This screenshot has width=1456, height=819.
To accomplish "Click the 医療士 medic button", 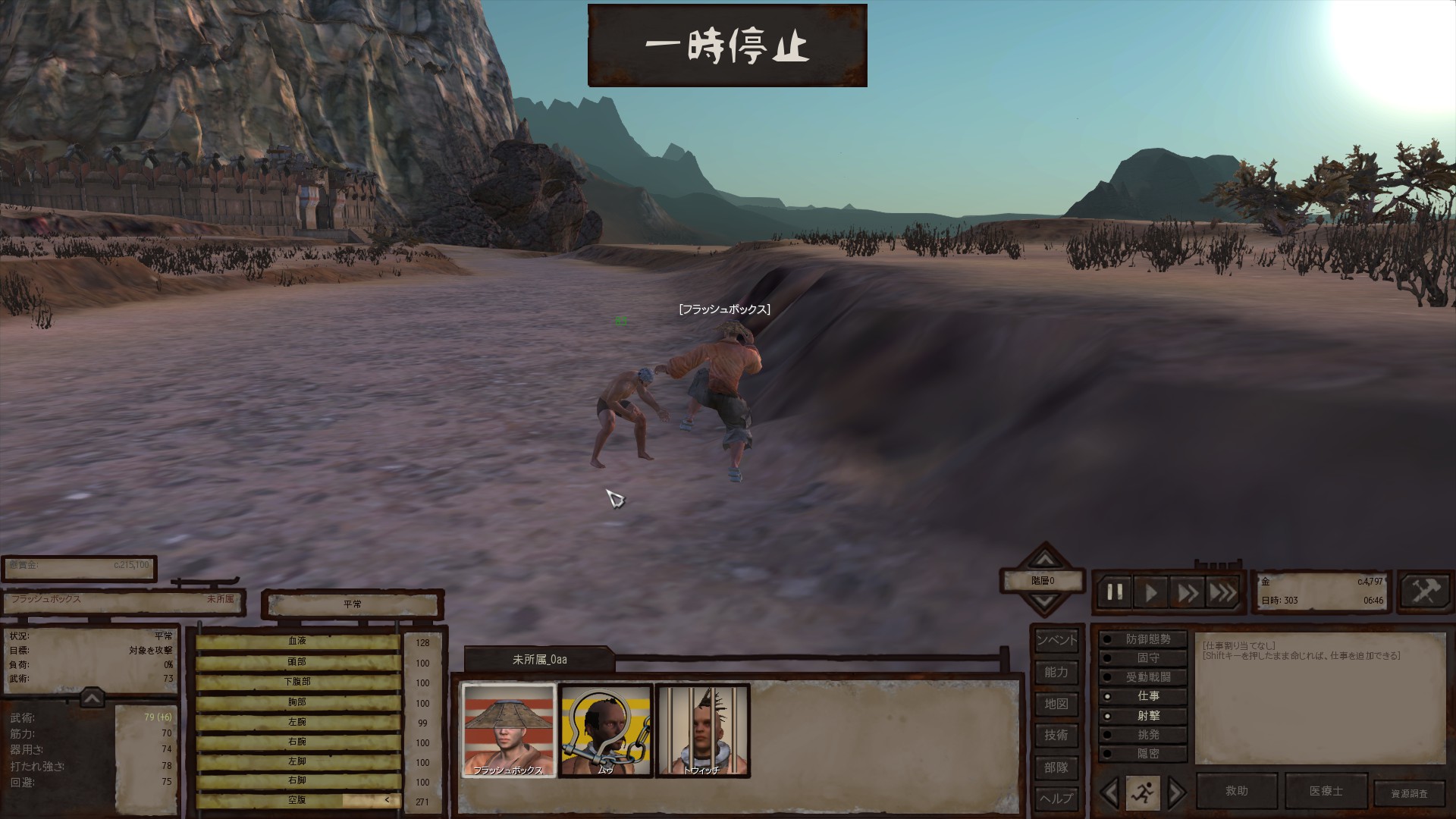I will (1326, 791).
